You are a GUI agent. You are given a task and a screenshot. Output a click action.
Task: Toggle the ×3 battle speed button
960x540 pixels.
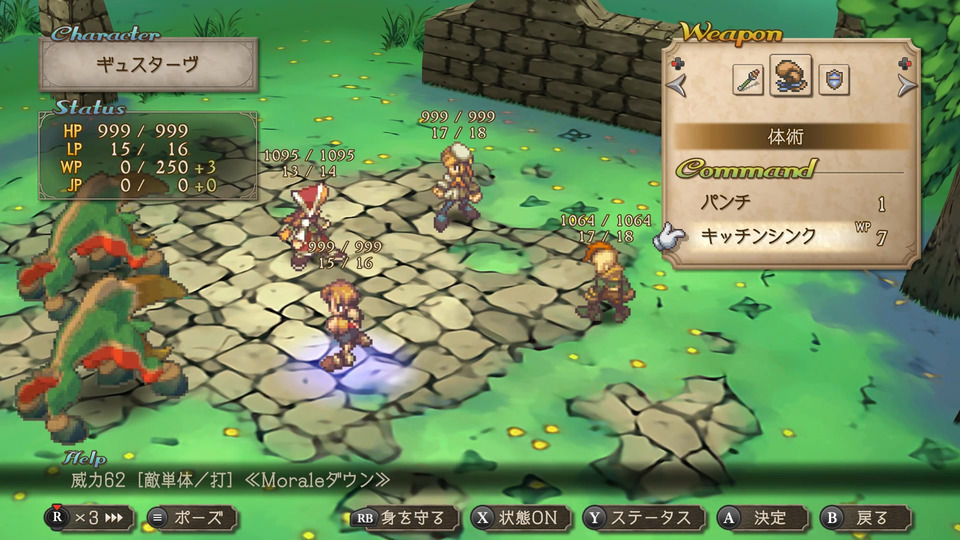[89, 518]
